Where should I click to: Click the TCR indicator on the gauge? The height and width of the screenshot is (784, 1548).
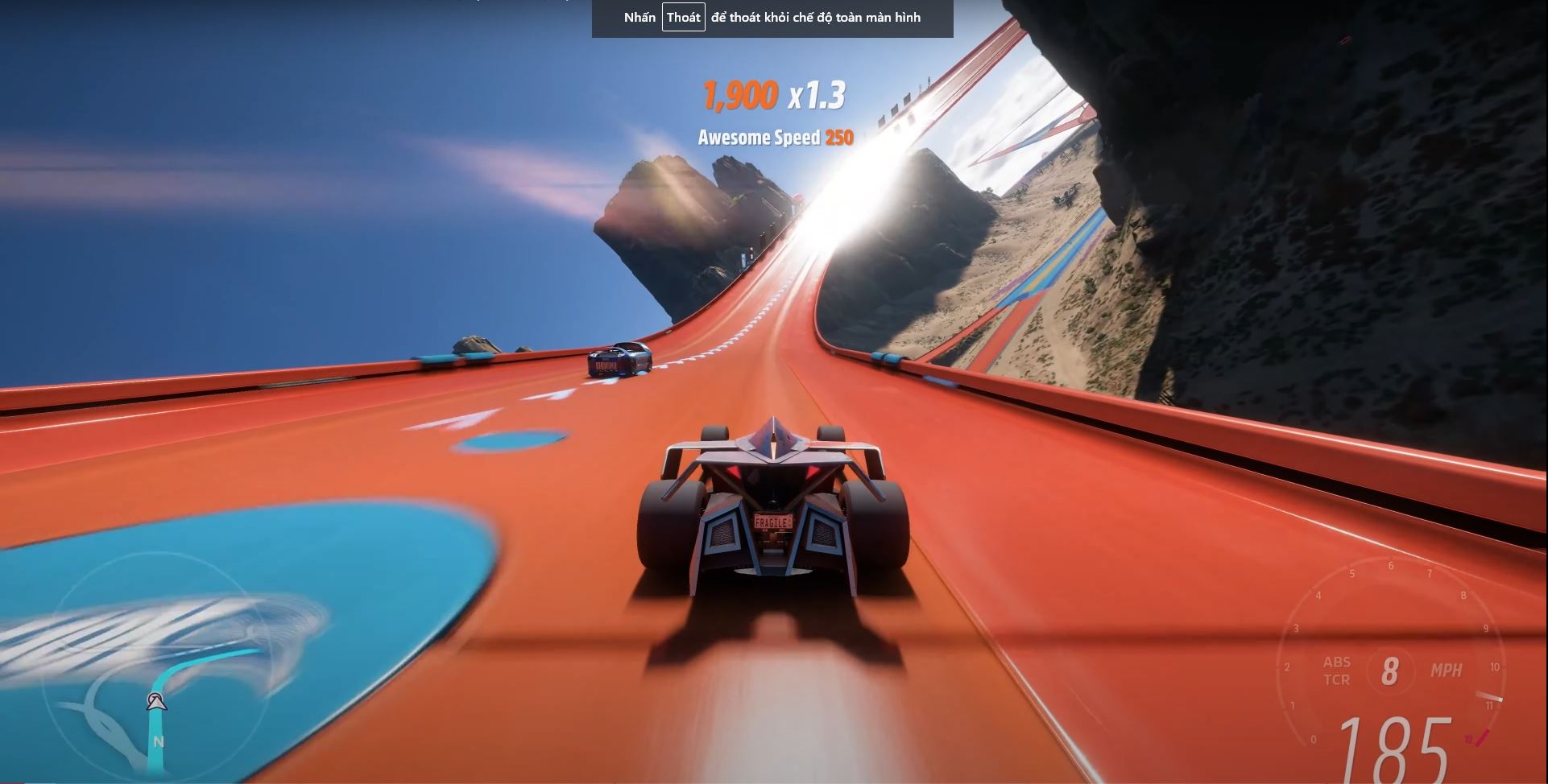[x=1338, y=680]
